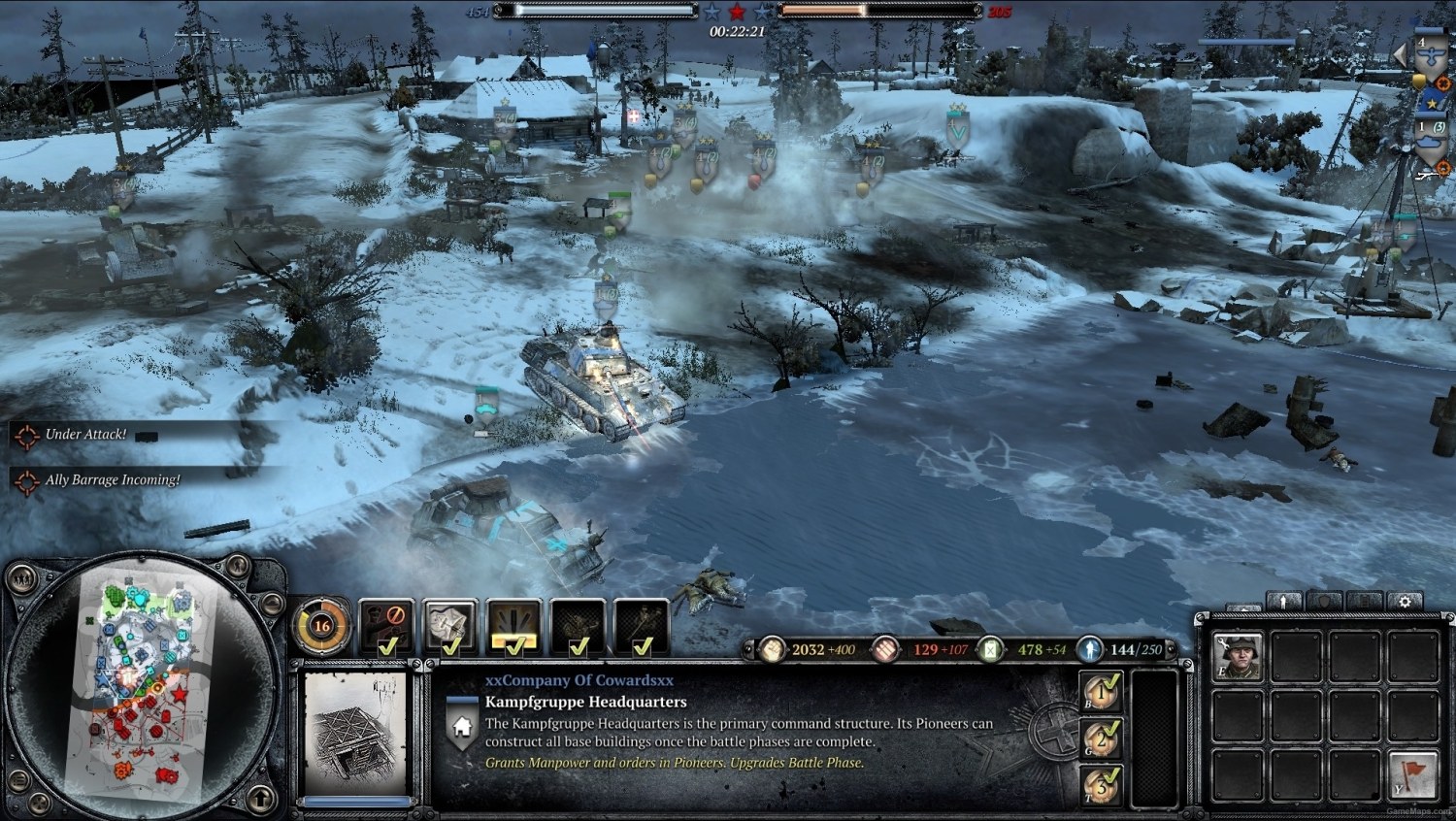Click the manpower resource icon

tap(774, 648)
